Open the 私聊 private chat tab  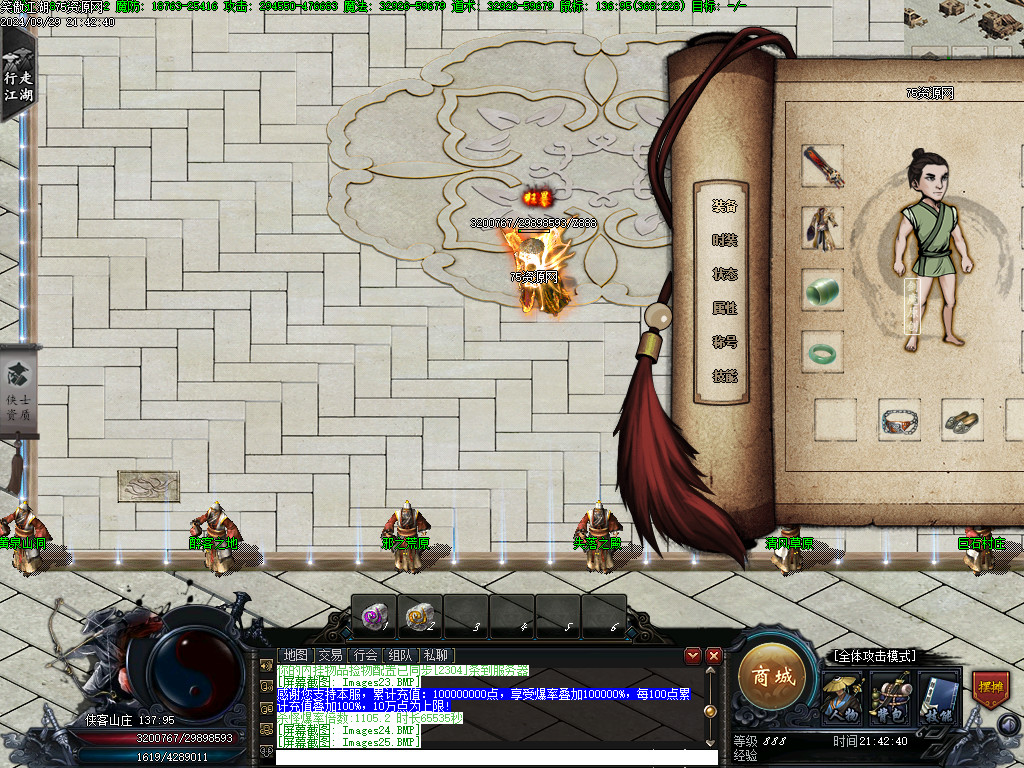coord(435,655)
